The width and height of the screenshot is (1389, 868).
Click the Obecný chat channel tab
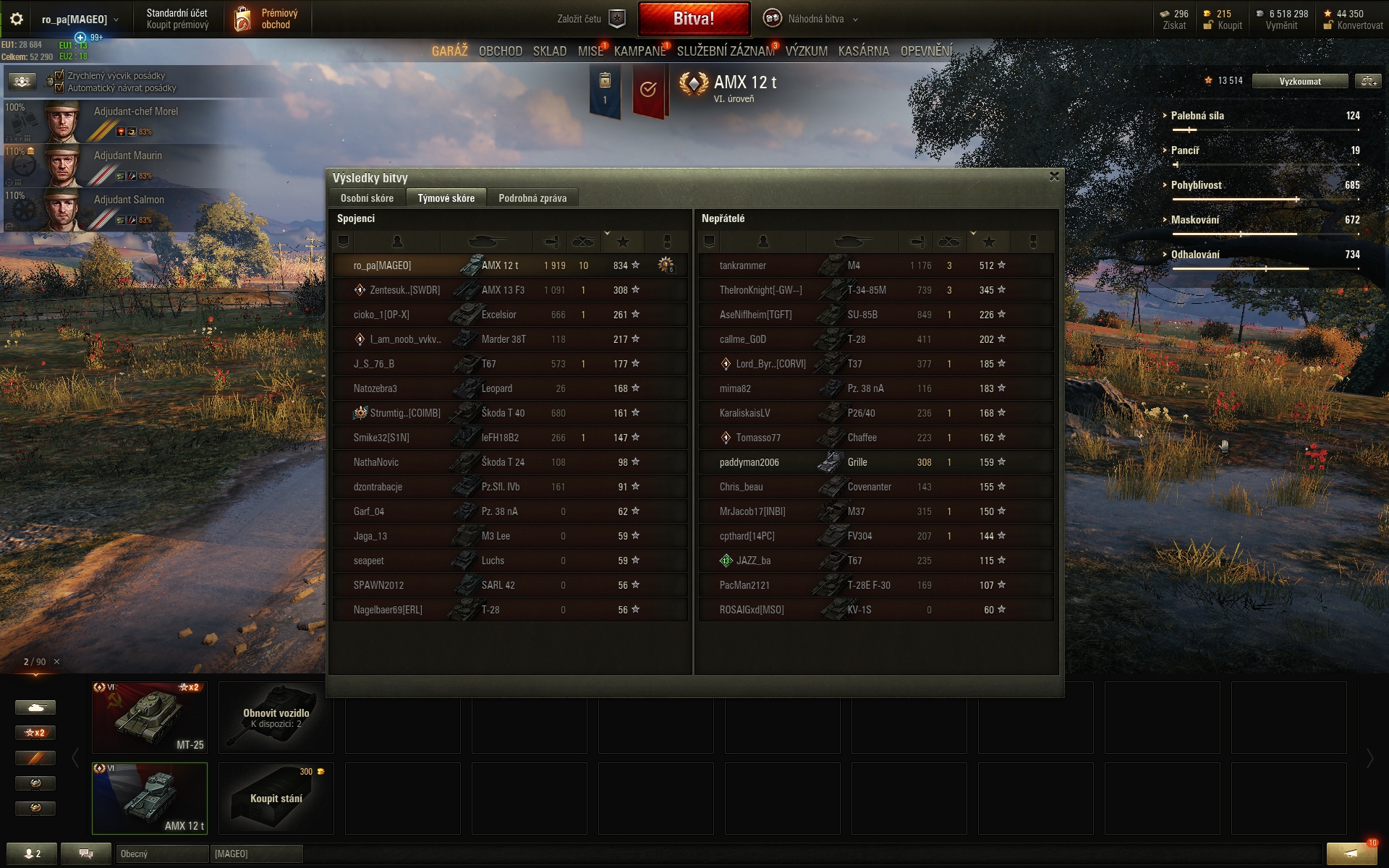tap(161, 854)
